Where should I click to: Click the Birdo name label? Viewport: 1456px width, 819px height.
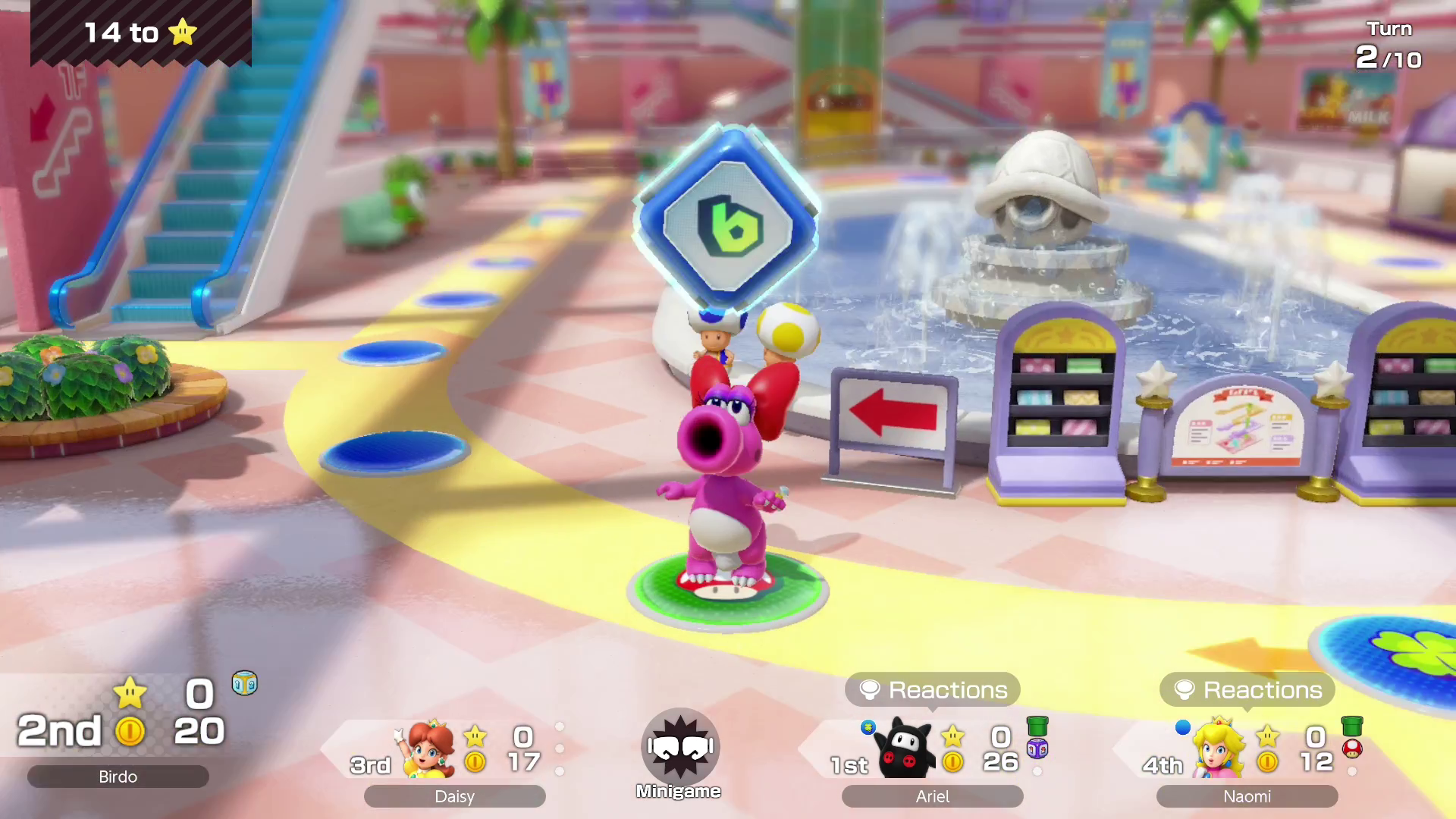point(118,777)
